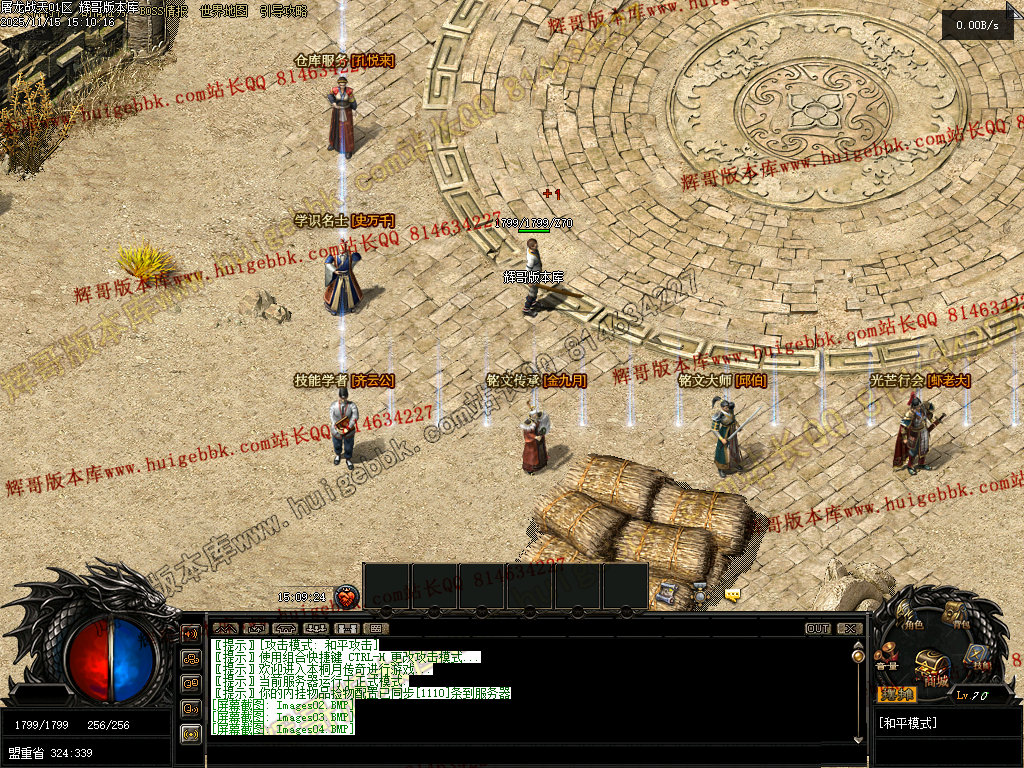Click the bottom chat channel button

point(190,733)
